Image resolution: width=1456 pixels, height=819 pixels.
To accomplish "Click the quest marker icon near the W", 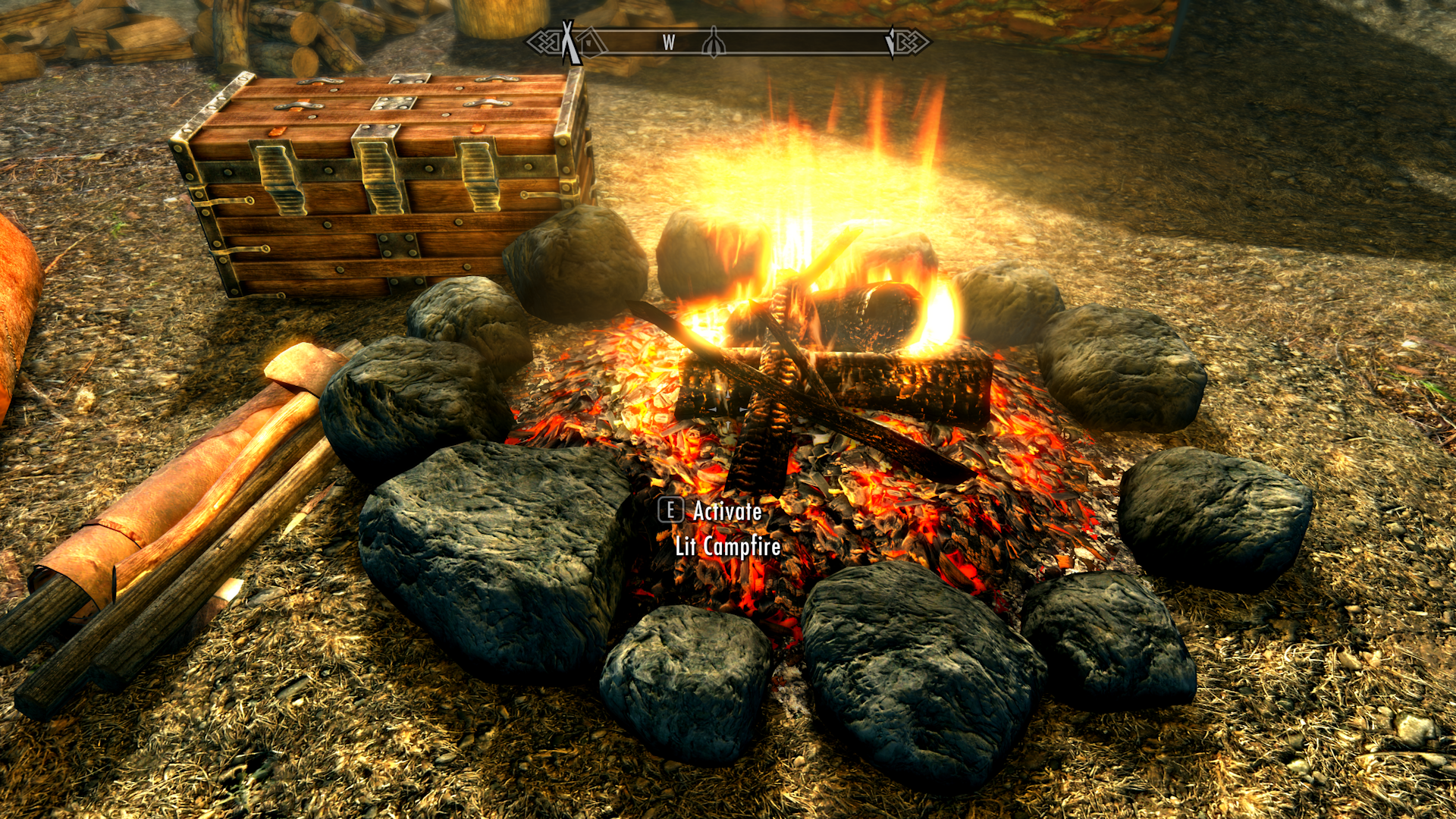I will (x=714, y=42).
